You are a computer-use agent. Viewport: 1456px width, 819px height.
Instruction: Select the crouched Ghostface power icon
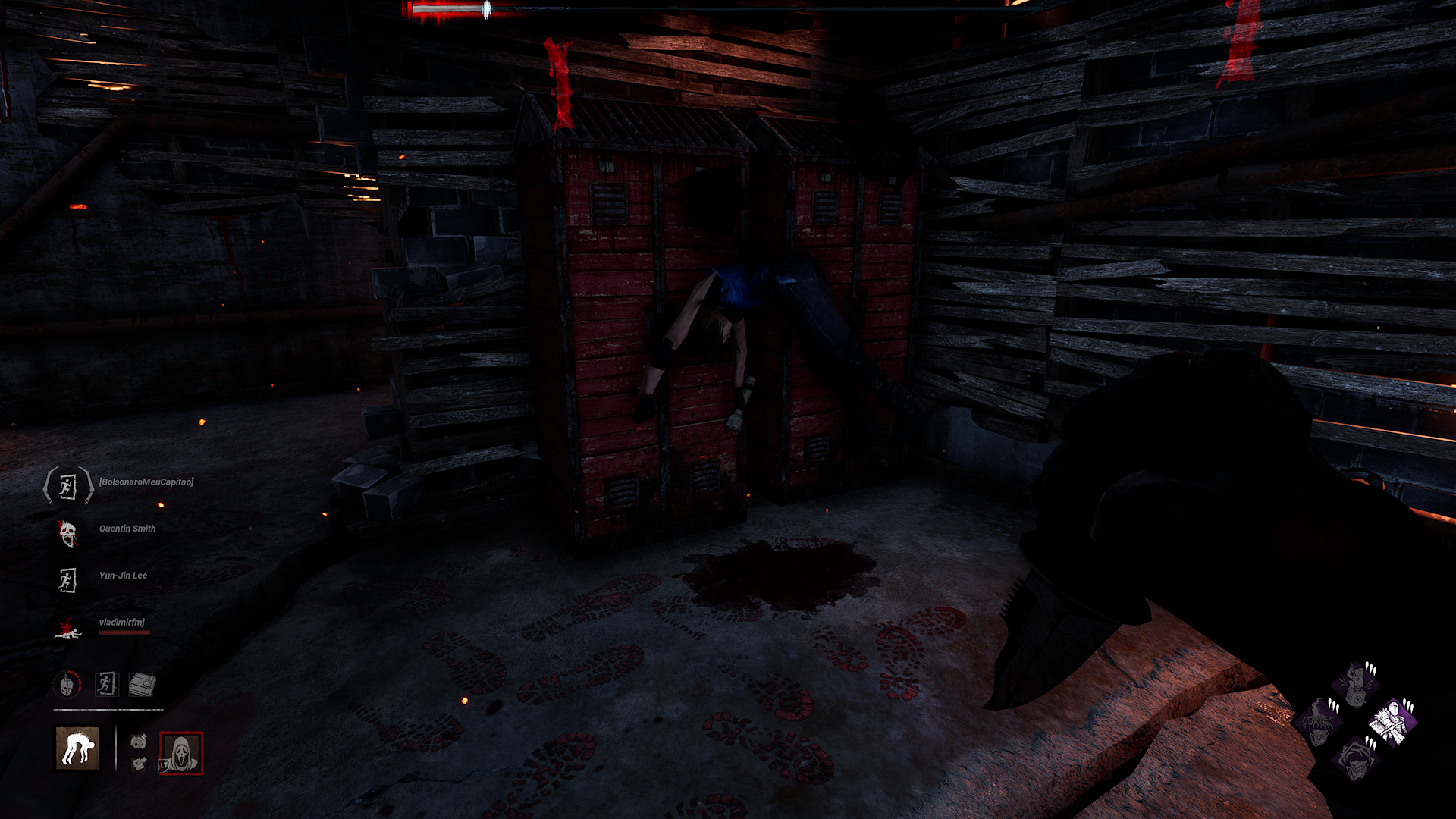[x=77, y=747]
